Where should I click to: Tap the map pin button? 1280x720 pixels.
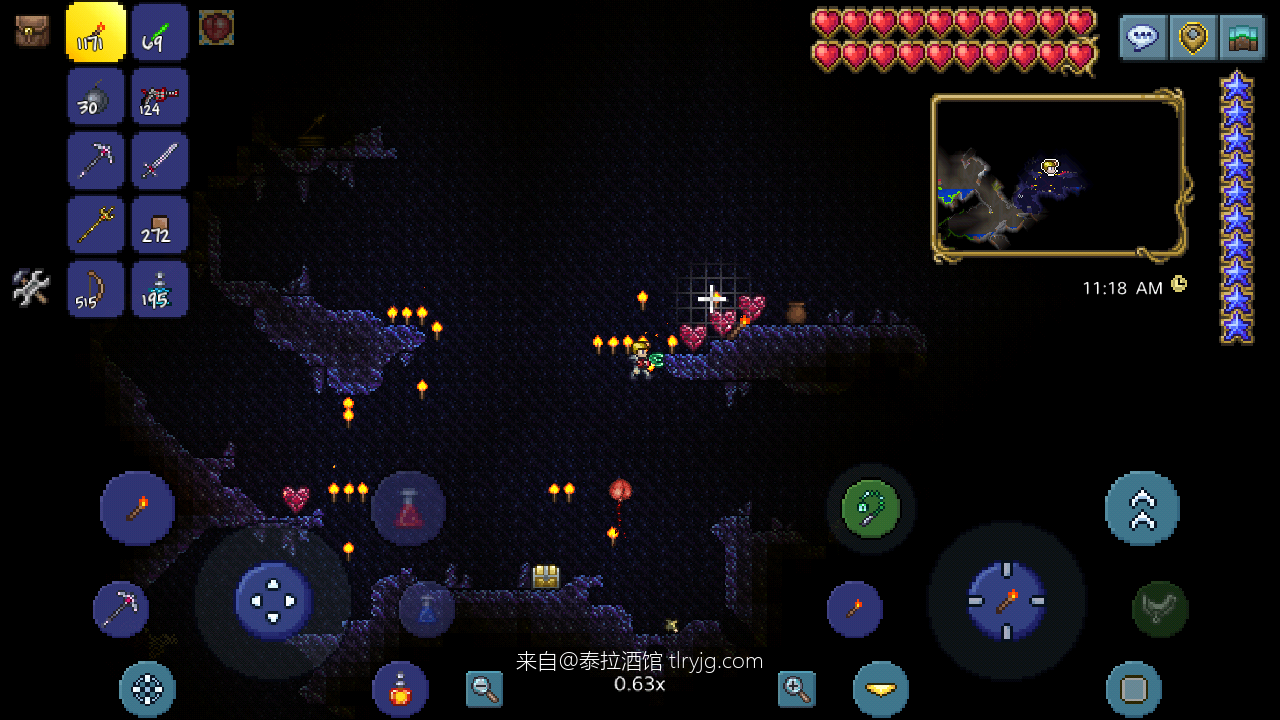tap(1193, 38)
